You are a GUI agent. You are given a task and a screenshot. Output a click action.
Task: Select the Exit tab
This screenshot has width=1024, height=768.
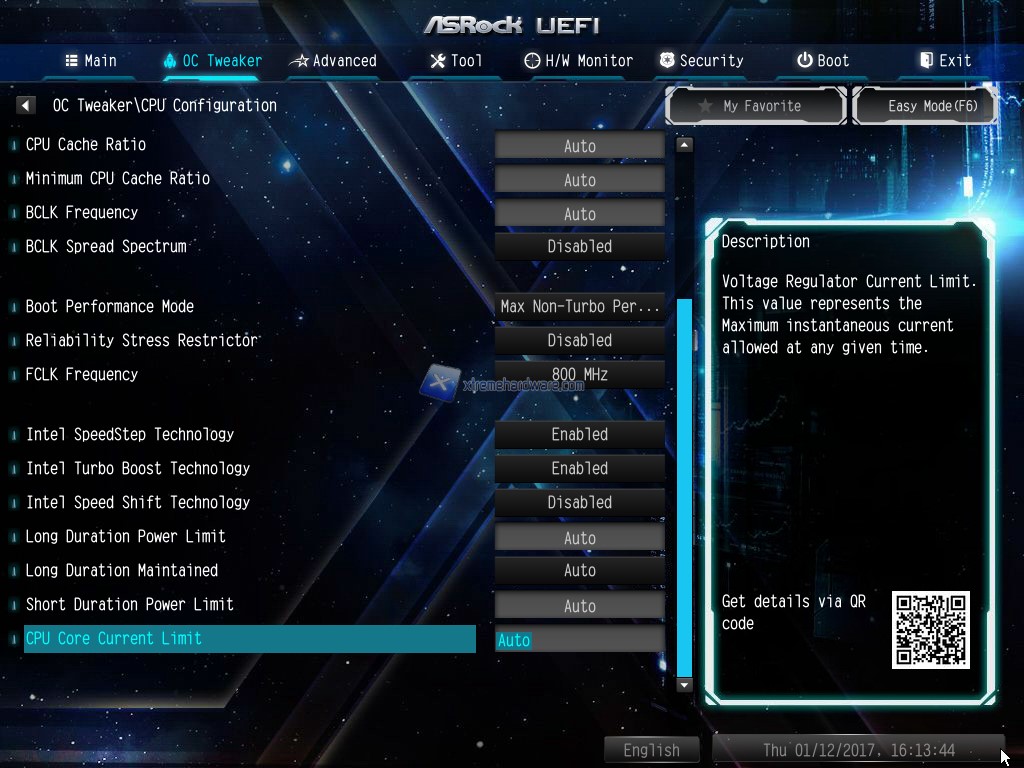pos(946,61)
